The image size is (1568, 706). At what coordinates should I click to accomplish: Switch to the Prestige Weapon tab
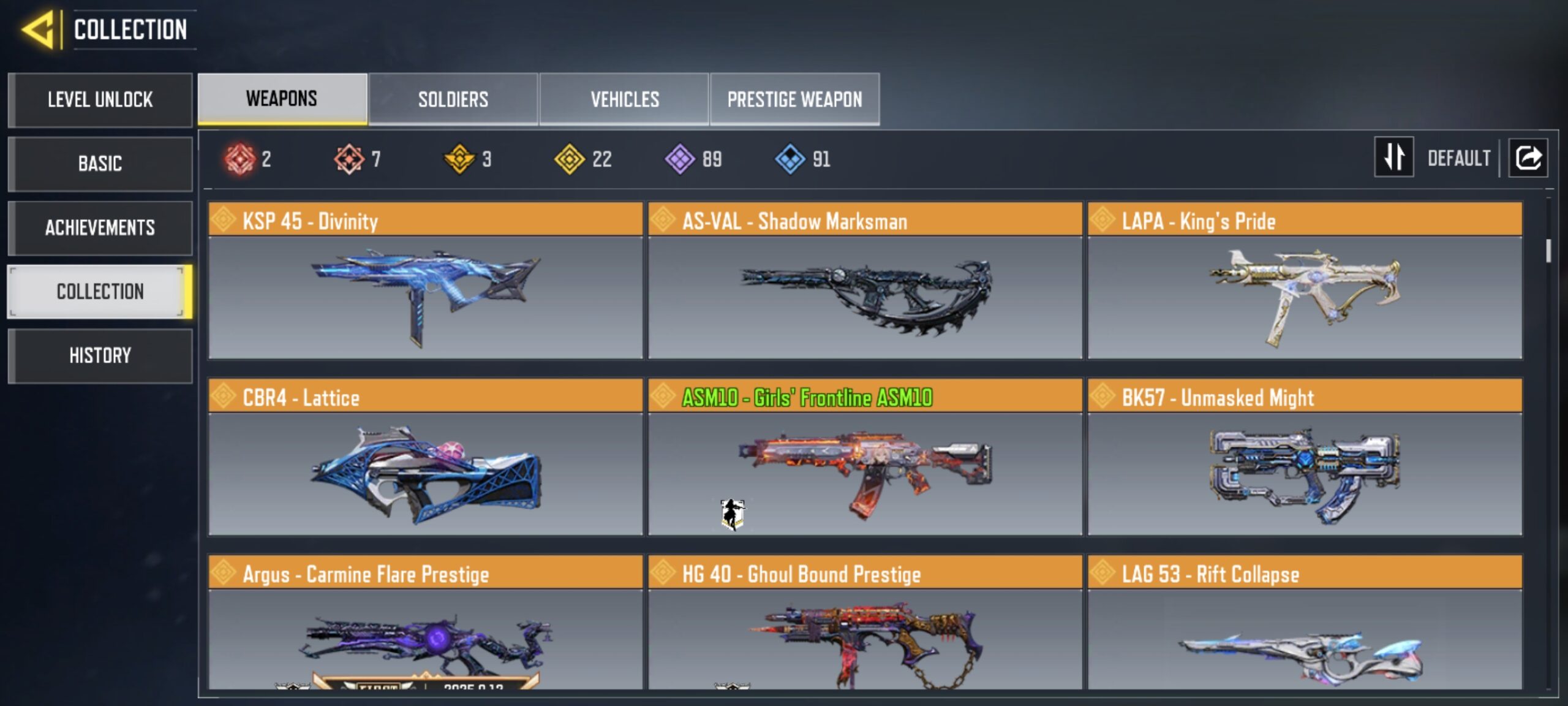[794, 99]
